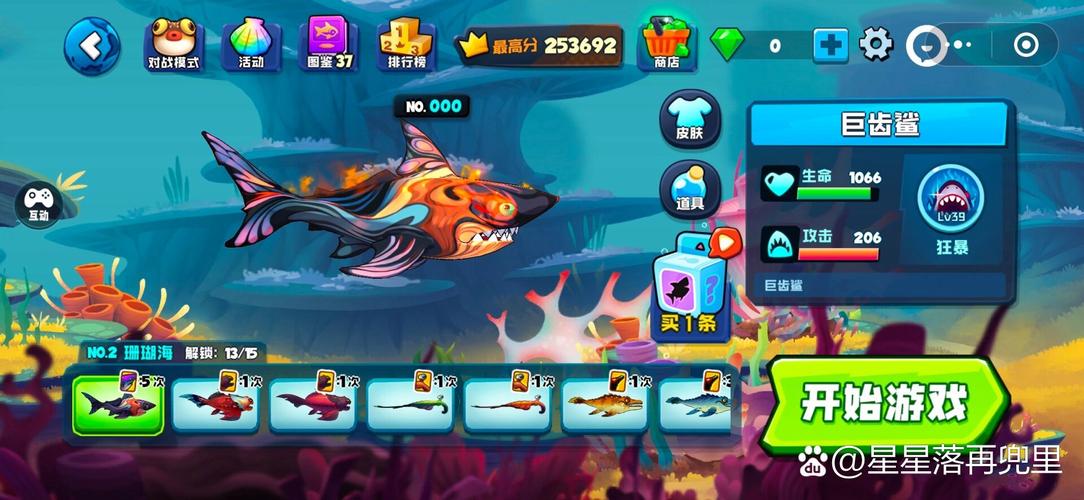Click the mini-program close circle button
Viewport: 1084px width, 500px height.
(x=1026, y=45)
